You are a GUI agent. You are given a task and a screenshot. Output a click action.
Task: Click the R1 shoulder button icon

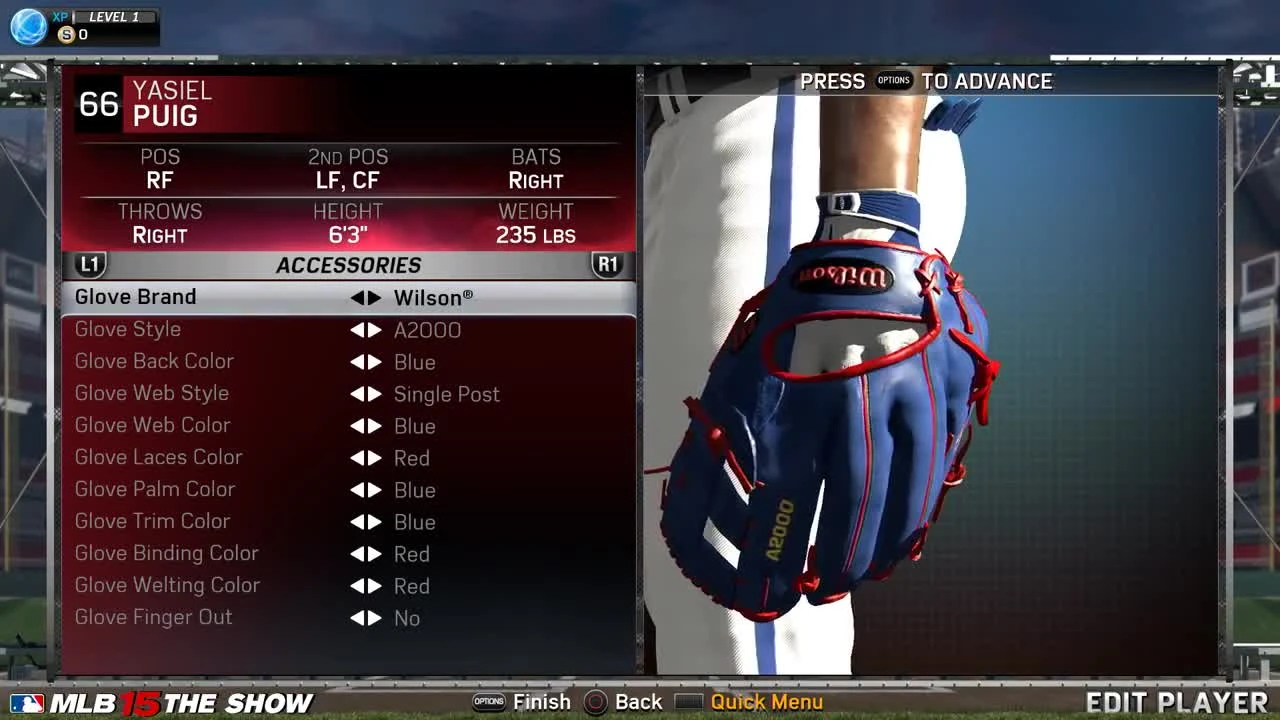pyautogui.click(x=609, y=264)
